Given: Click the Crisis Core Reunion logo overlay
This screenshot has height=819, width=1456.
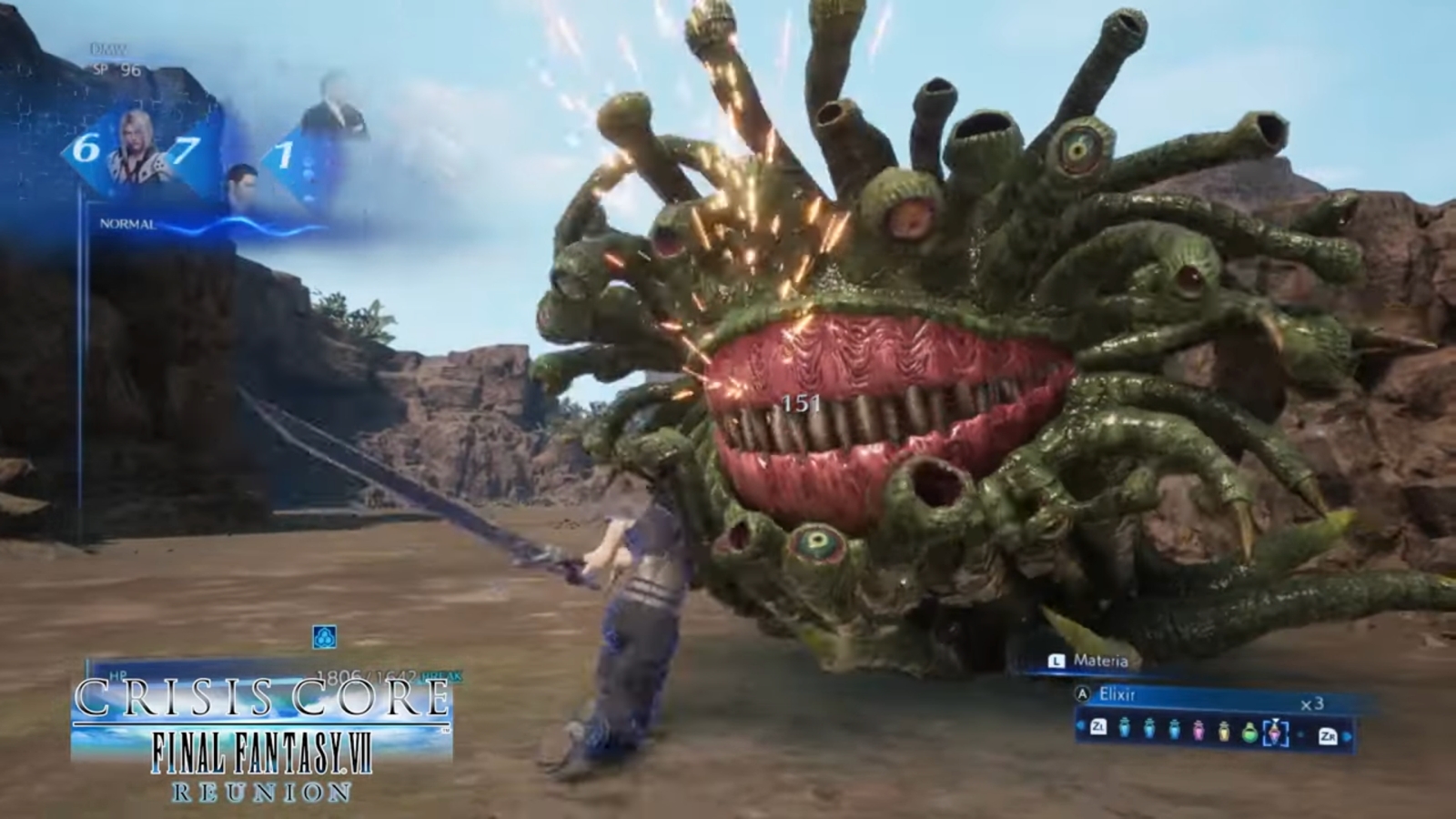Looking at the screenshot, I should click(x=262, y=739).
